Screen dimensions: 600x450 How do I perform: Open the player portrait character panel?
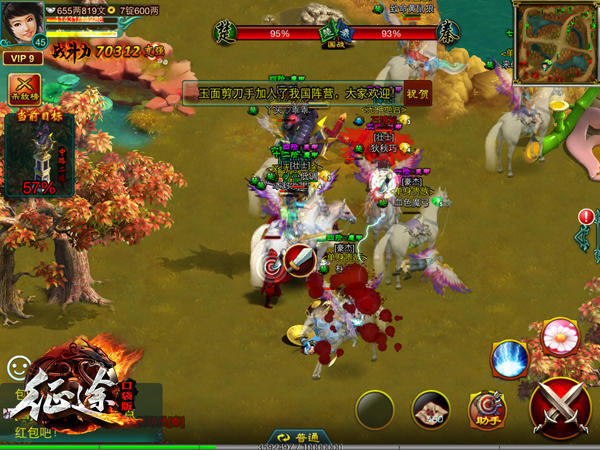(22, 24)
